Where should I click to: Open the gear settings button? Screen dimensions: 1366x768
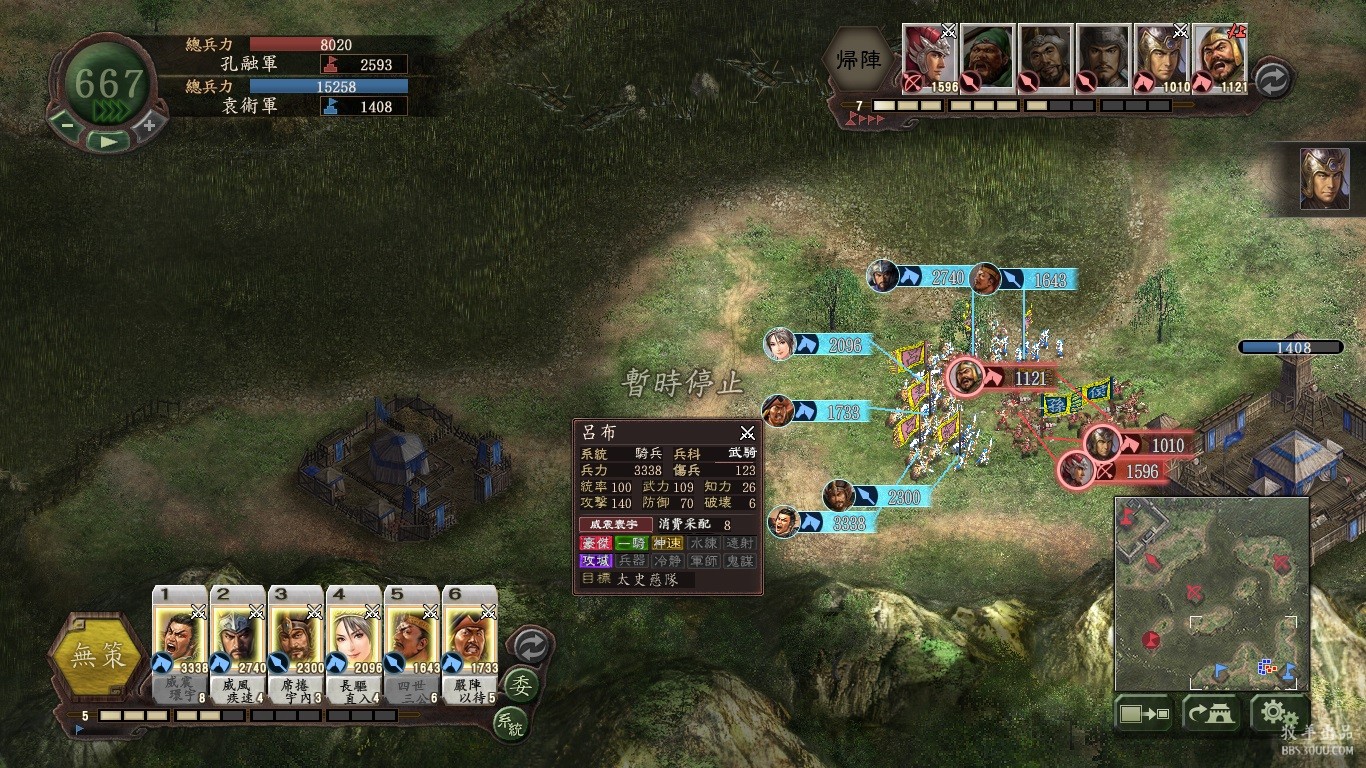1273,714
